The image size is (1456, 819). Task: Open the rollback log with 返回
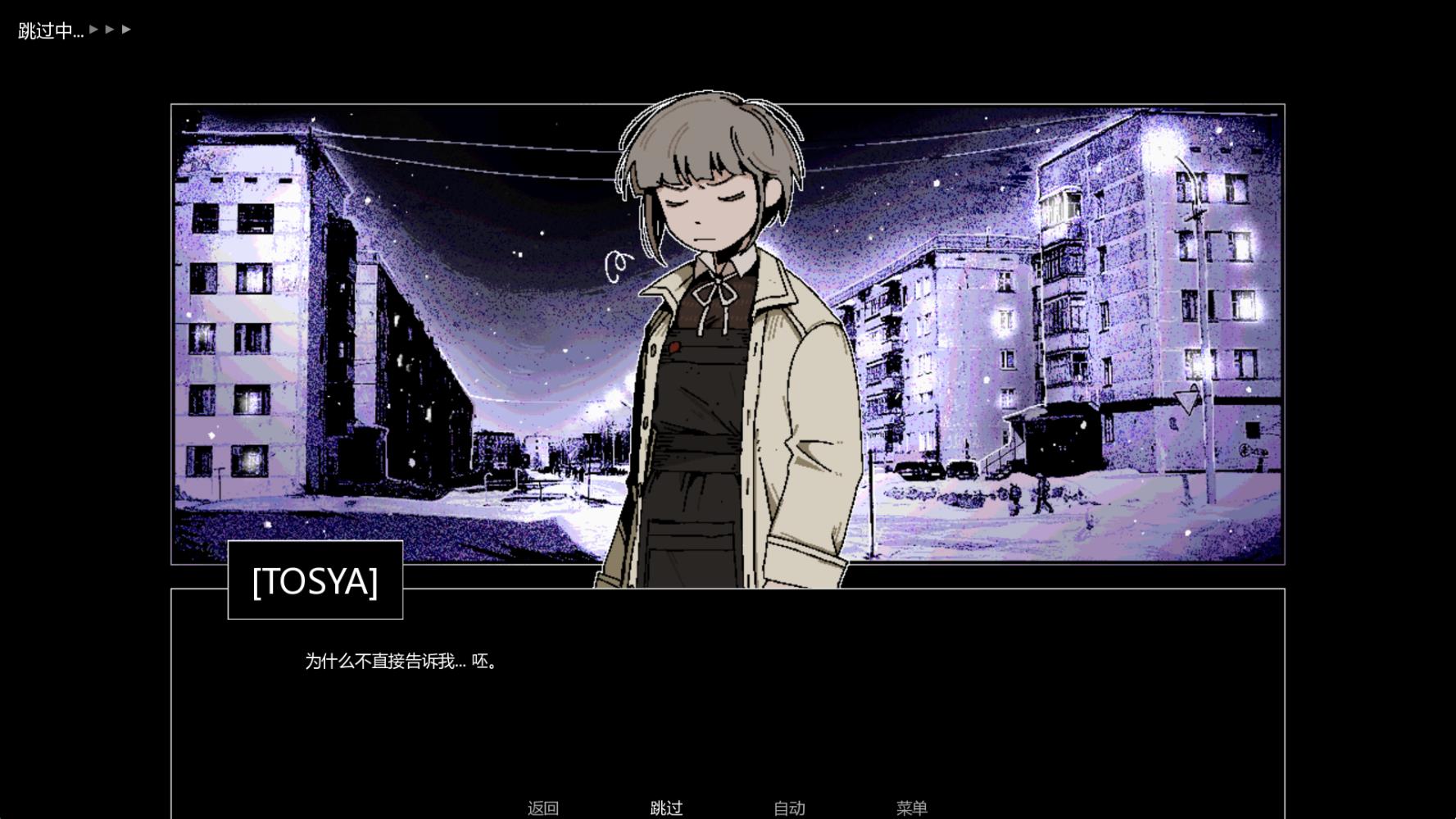click(543, 808)
